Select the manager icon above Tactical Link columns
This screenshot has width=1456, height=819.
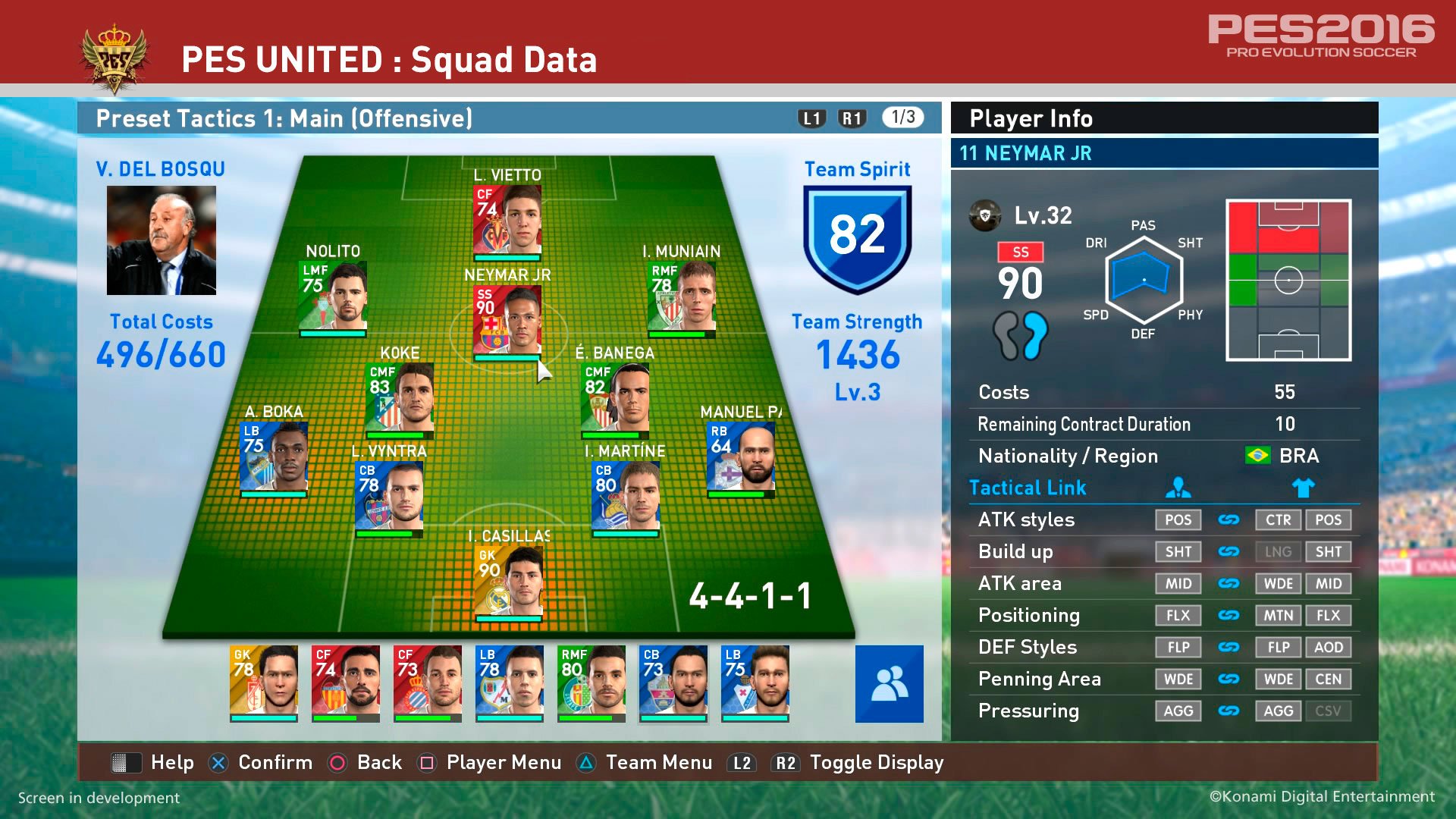pos(1178,488)
